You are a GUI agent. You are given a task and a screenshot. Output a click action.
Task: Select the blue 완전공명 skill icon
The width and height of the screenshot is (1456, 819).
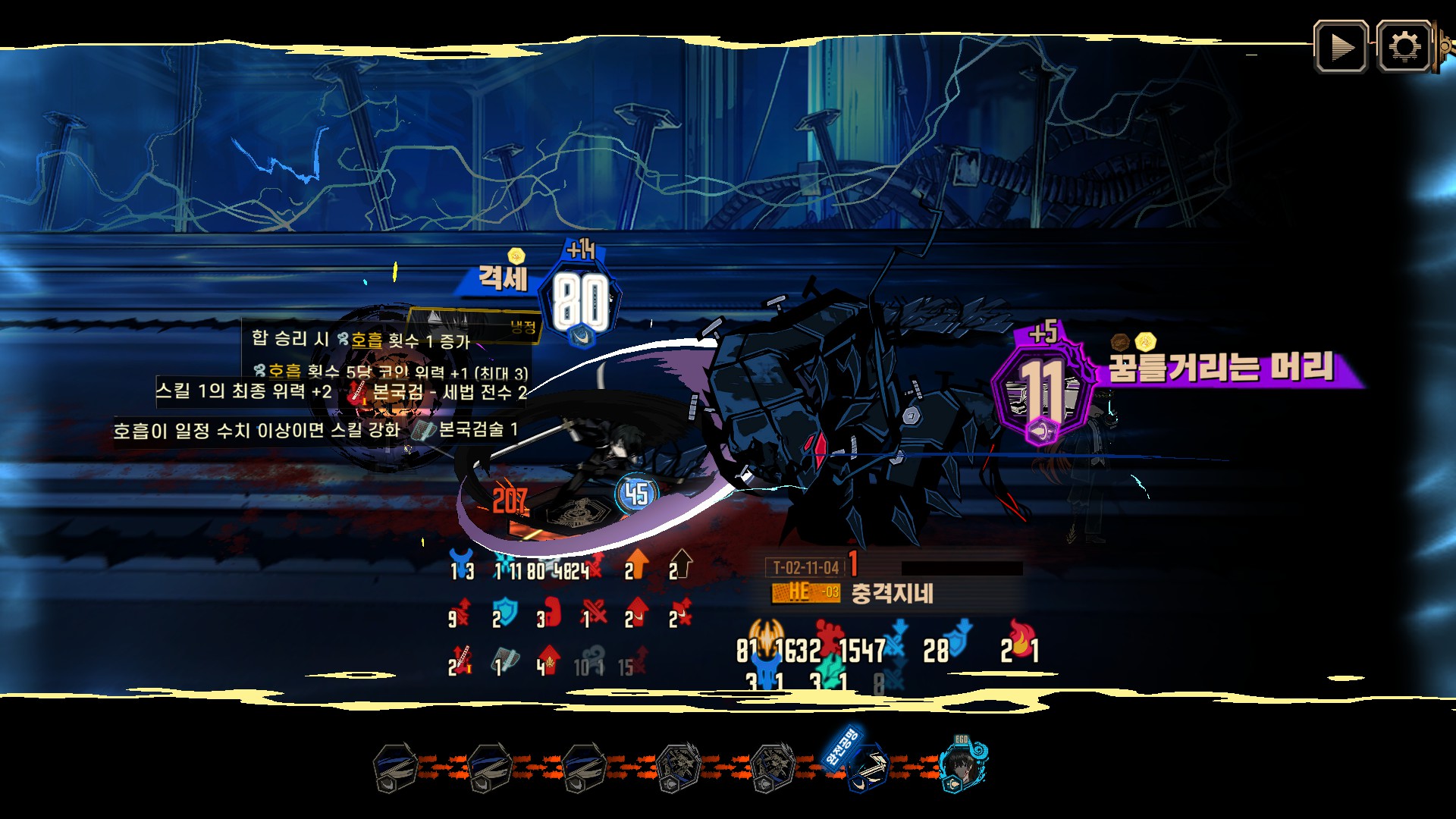point(866,767)
